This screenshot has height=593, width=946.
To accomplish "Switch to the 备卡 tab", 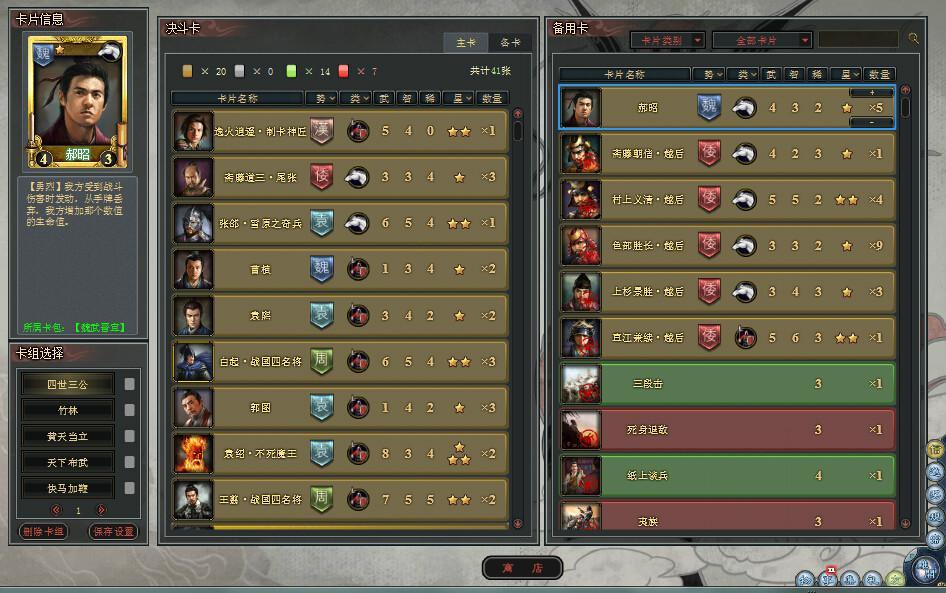I will click(x=510, y=42).
